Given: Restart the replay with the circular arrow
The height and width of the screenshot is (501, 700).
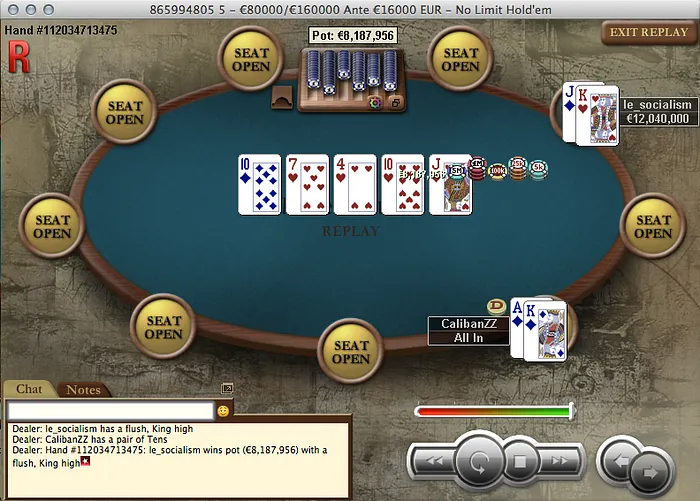Looking at the screenshot, I should pos(479,462).
